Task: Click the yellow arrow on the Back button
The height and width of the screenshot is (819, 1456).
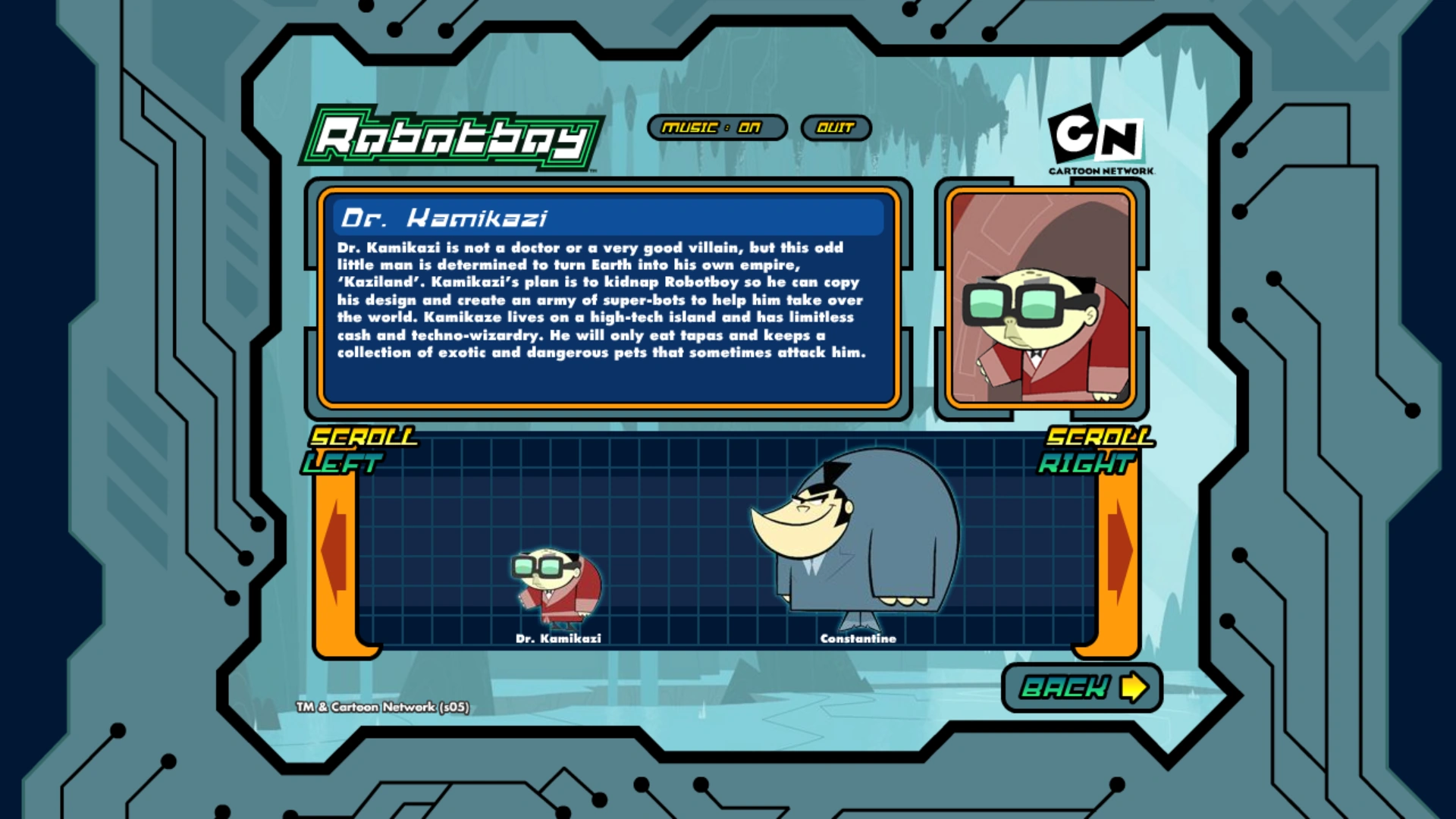Action: (x=1135, y=686)
